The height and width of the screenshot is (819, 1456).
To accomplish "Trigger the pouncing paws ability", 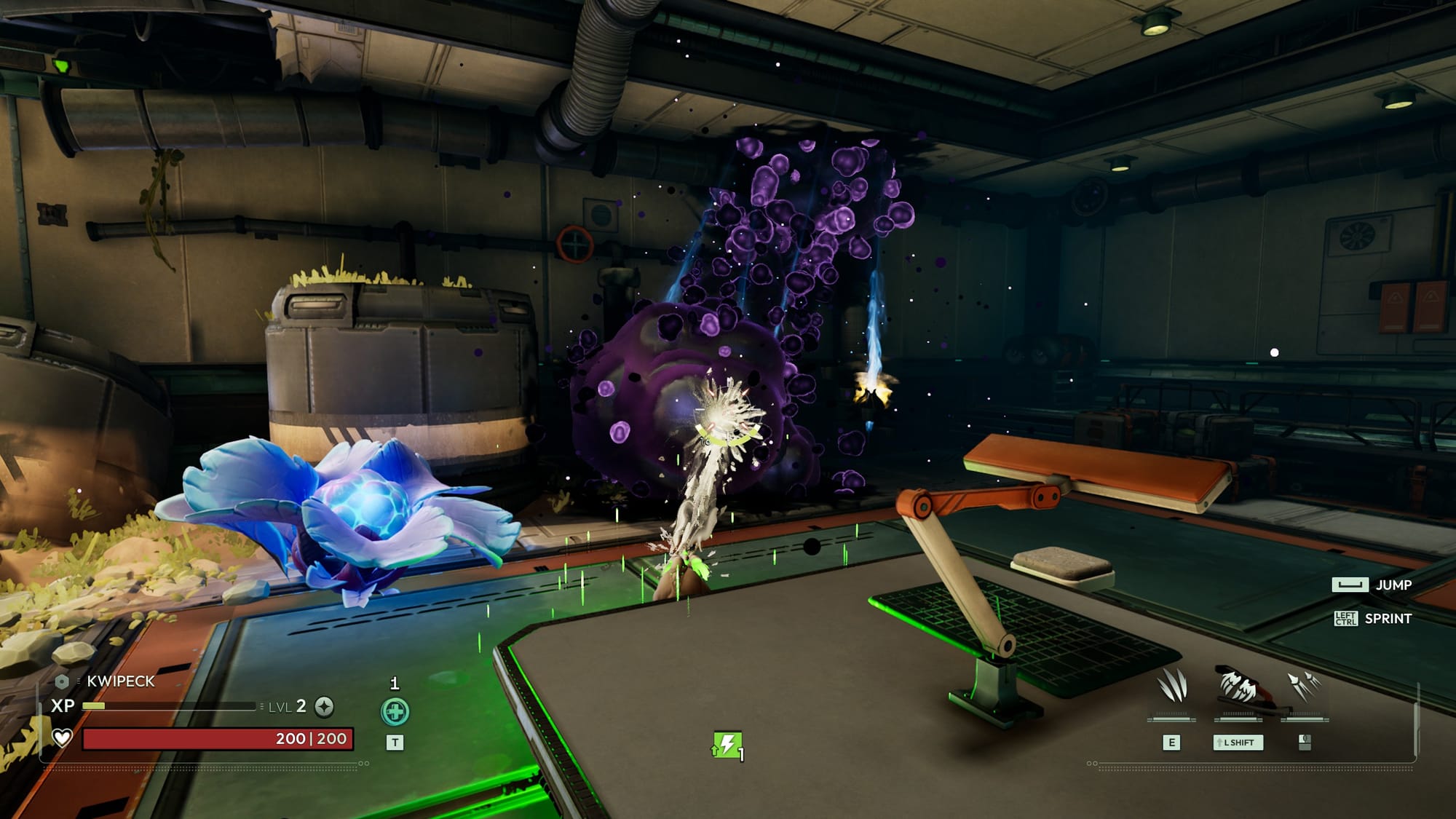I will click(x=1238, y=687).
